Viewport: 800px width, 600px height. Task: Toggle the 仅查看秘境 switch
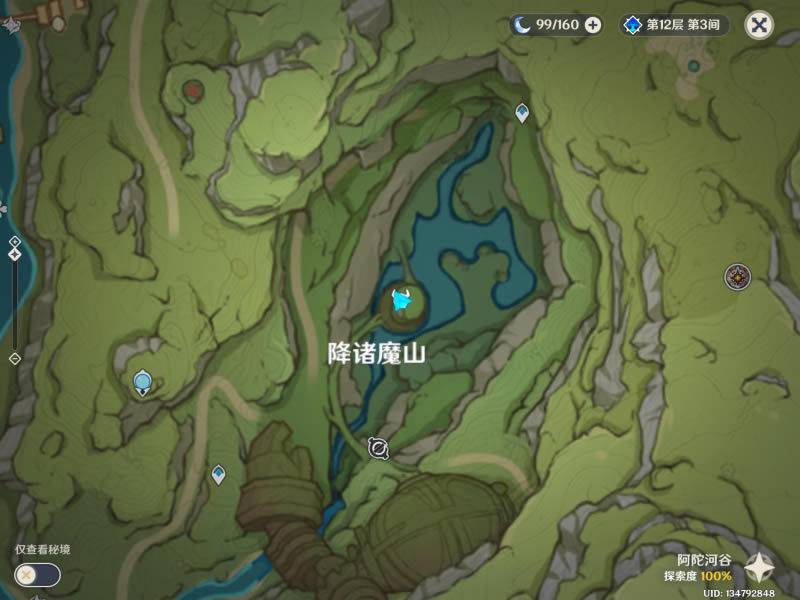click(x=38, y=575)
